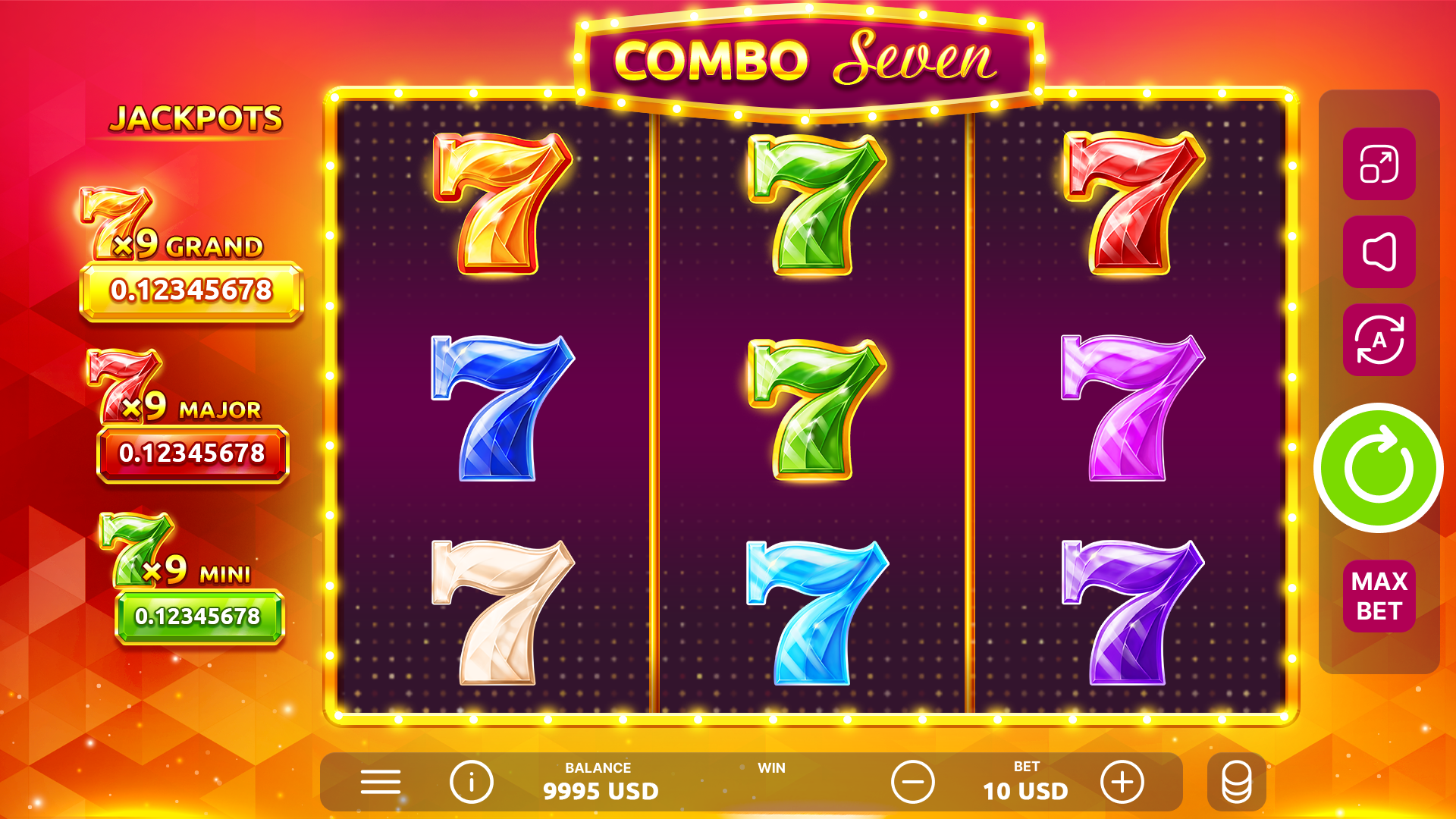This screenshot has height=819, width=1456.
Task: Click the MAJOR jackpot value
Action: point(191,455)
